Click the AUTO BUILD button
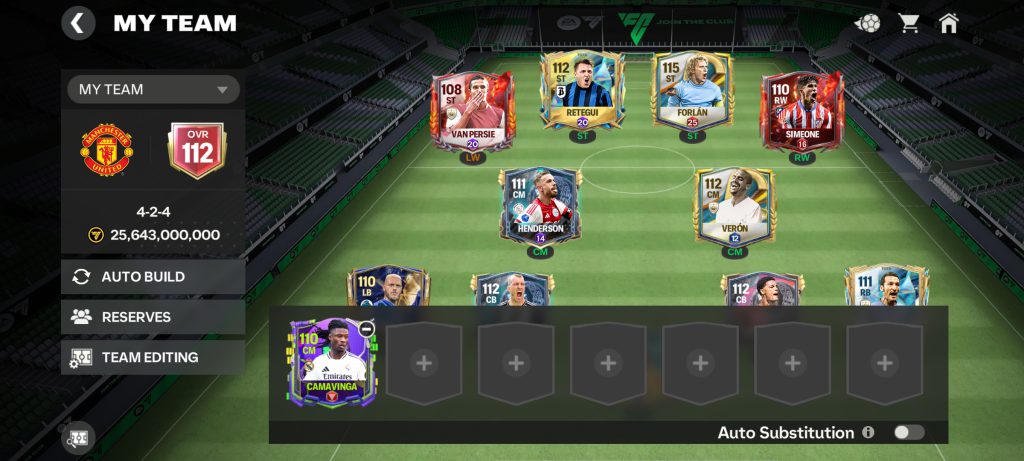 [x=153, y=276]
